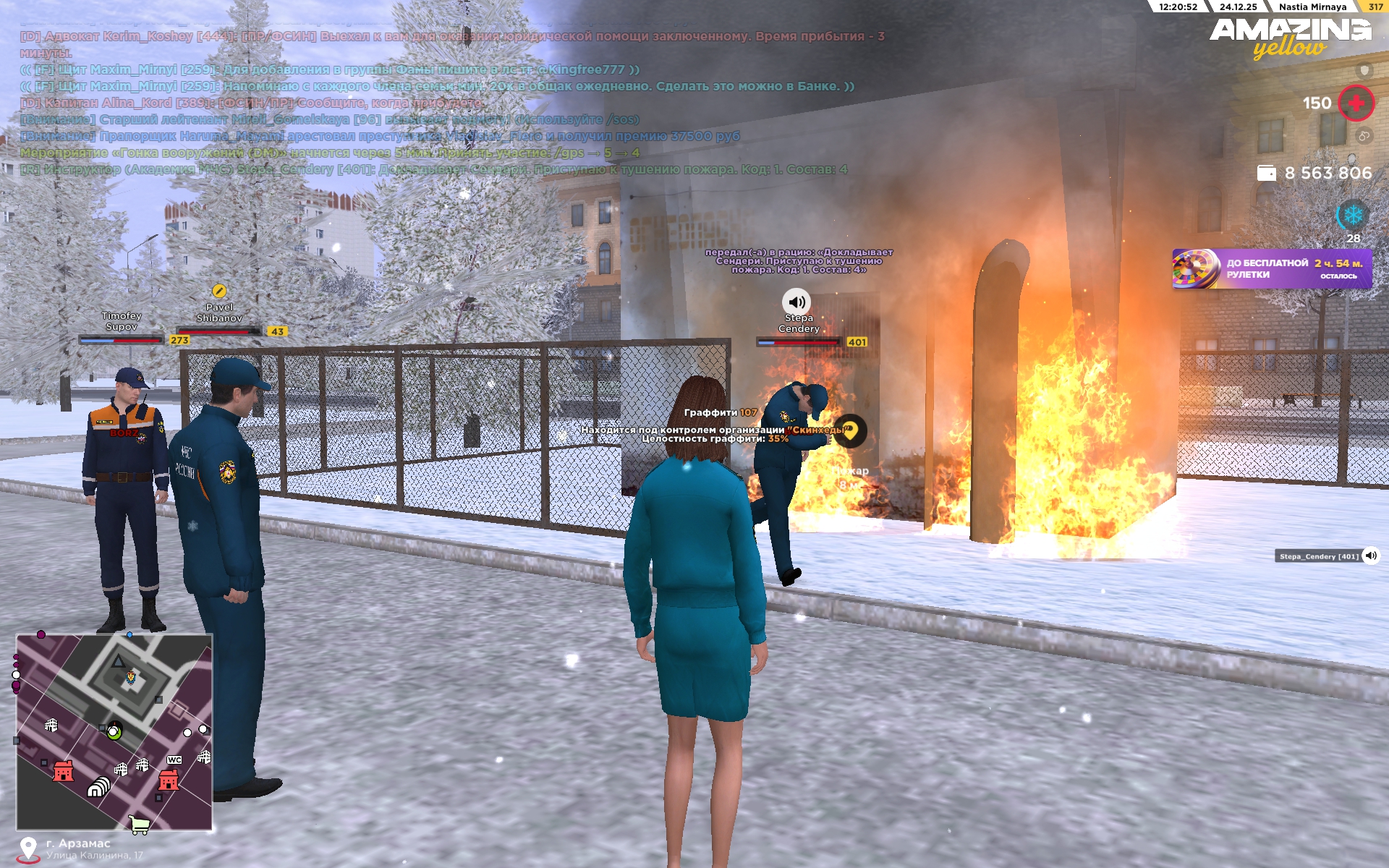Select the WC marker on the minimap

point(174,759)
